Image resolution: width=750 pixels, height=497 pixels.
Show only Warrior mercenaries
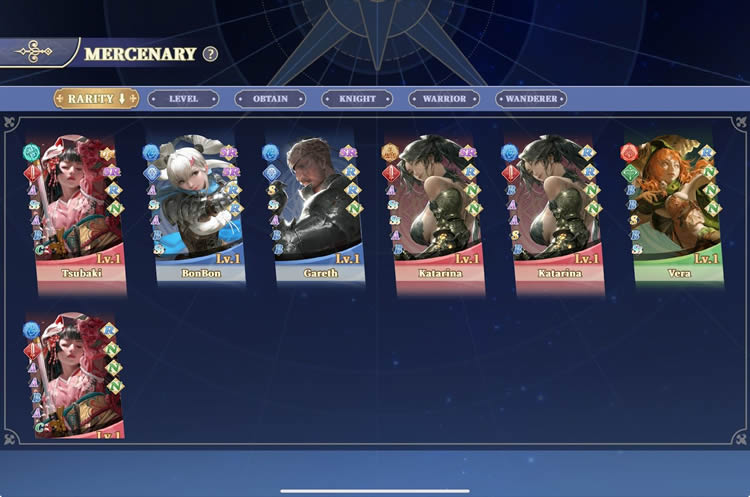point(444,99)
